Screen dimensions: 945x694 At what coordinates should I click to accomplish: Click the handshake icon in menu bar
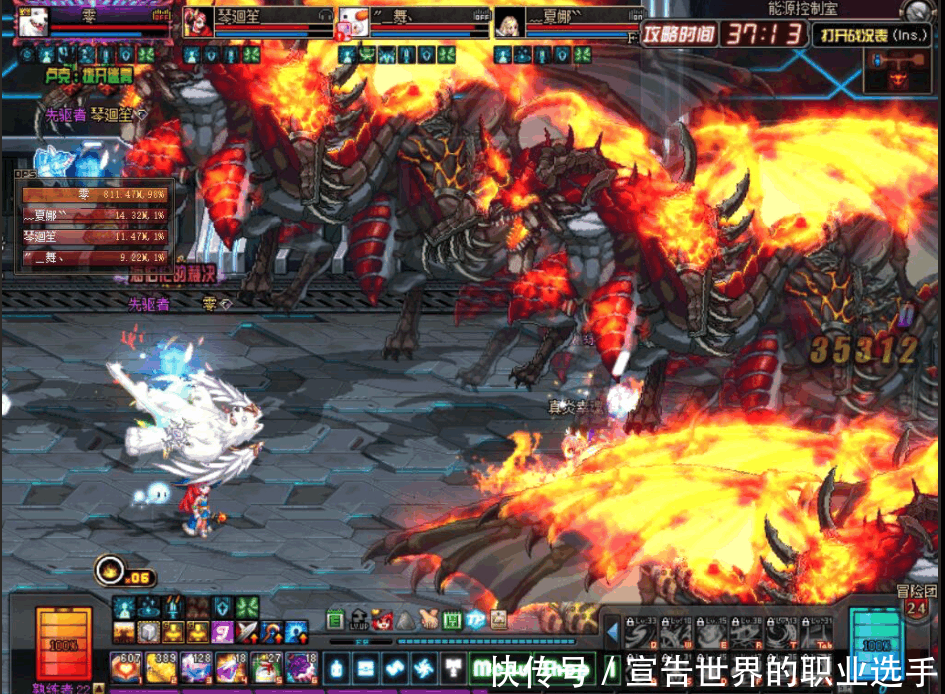click(x=428, y=620)
